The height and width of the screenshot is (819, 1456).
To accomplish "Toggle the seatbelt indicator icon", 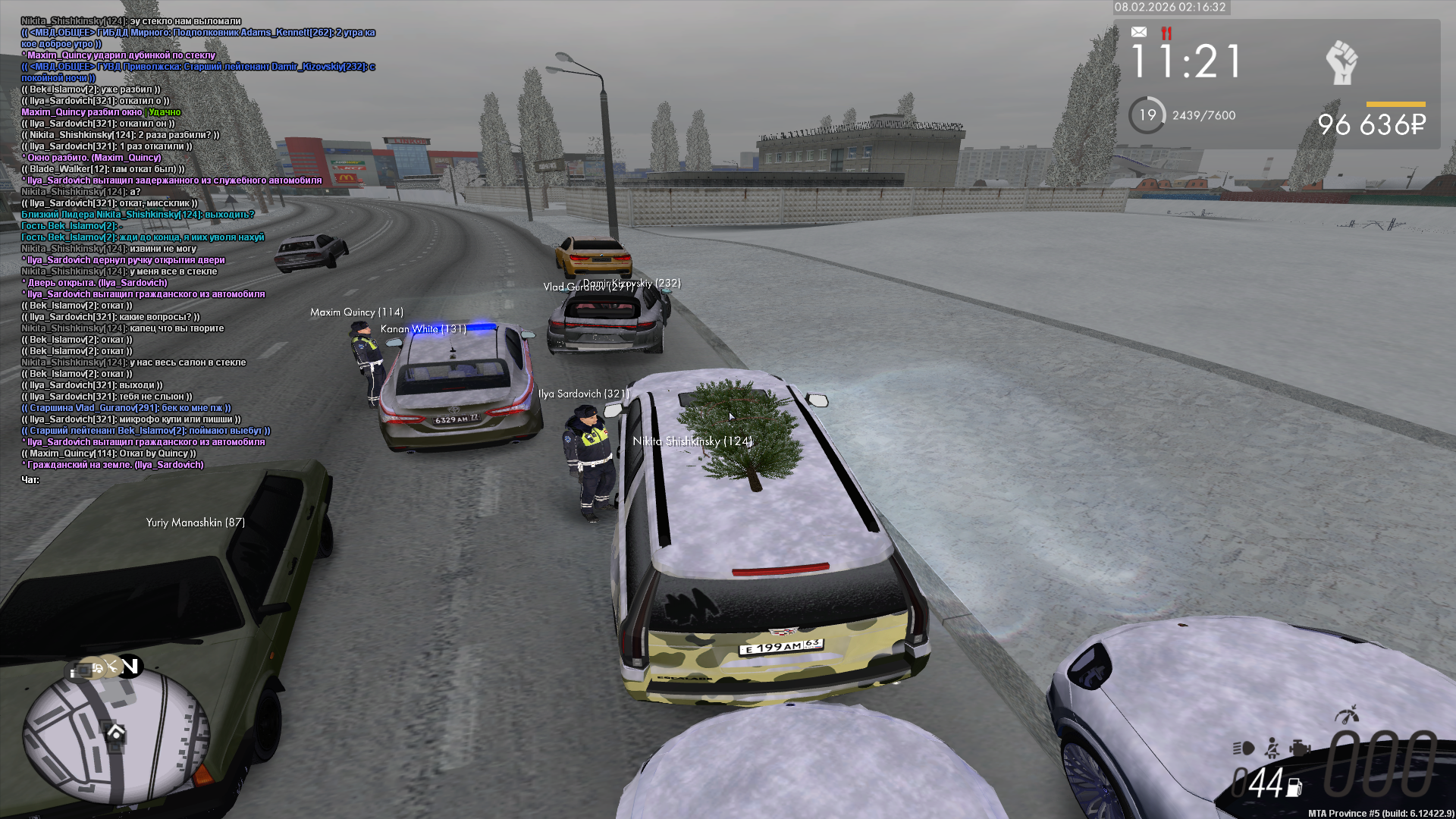I will tap(1272, 748).
